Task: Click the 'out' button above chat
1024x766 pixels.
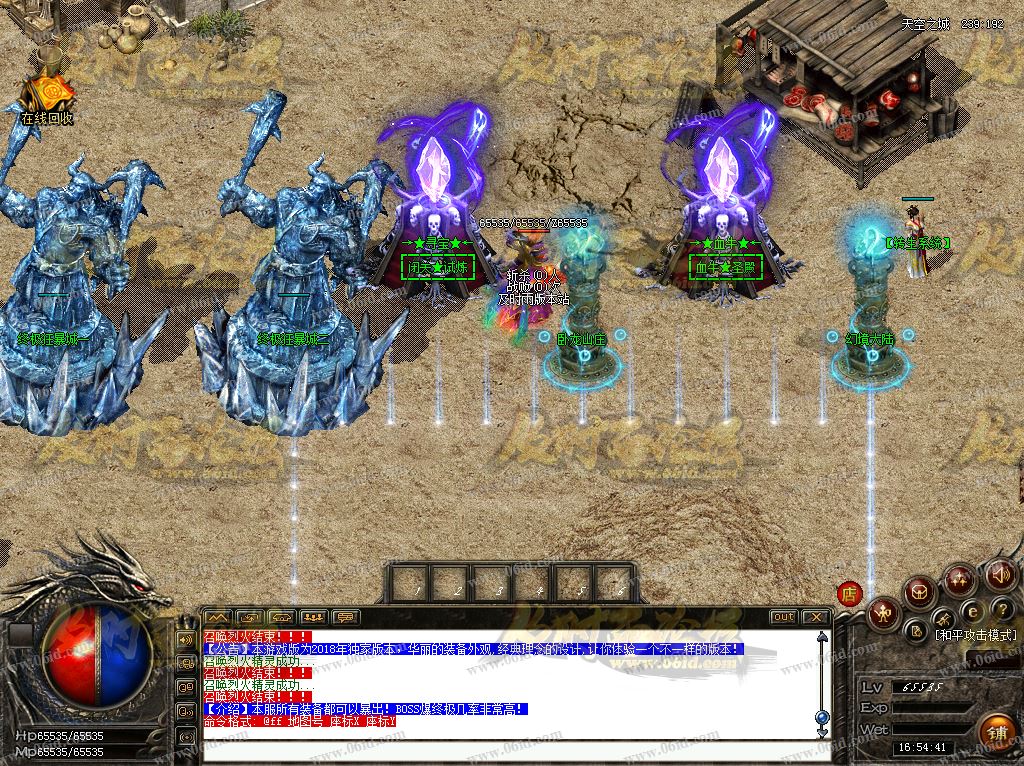Action: [783, 617]
